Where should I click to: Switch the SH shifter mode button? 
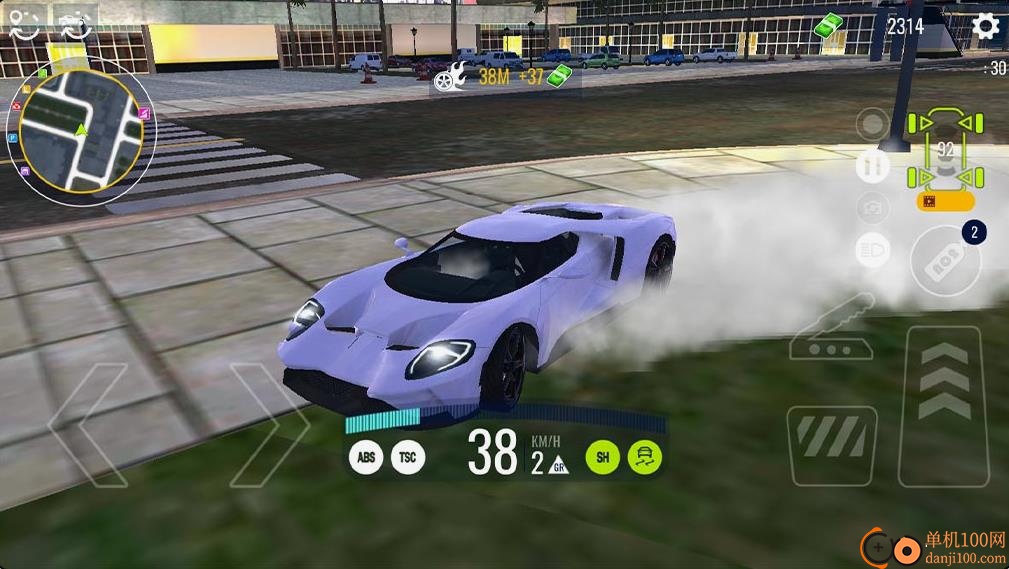pos(603,457)
